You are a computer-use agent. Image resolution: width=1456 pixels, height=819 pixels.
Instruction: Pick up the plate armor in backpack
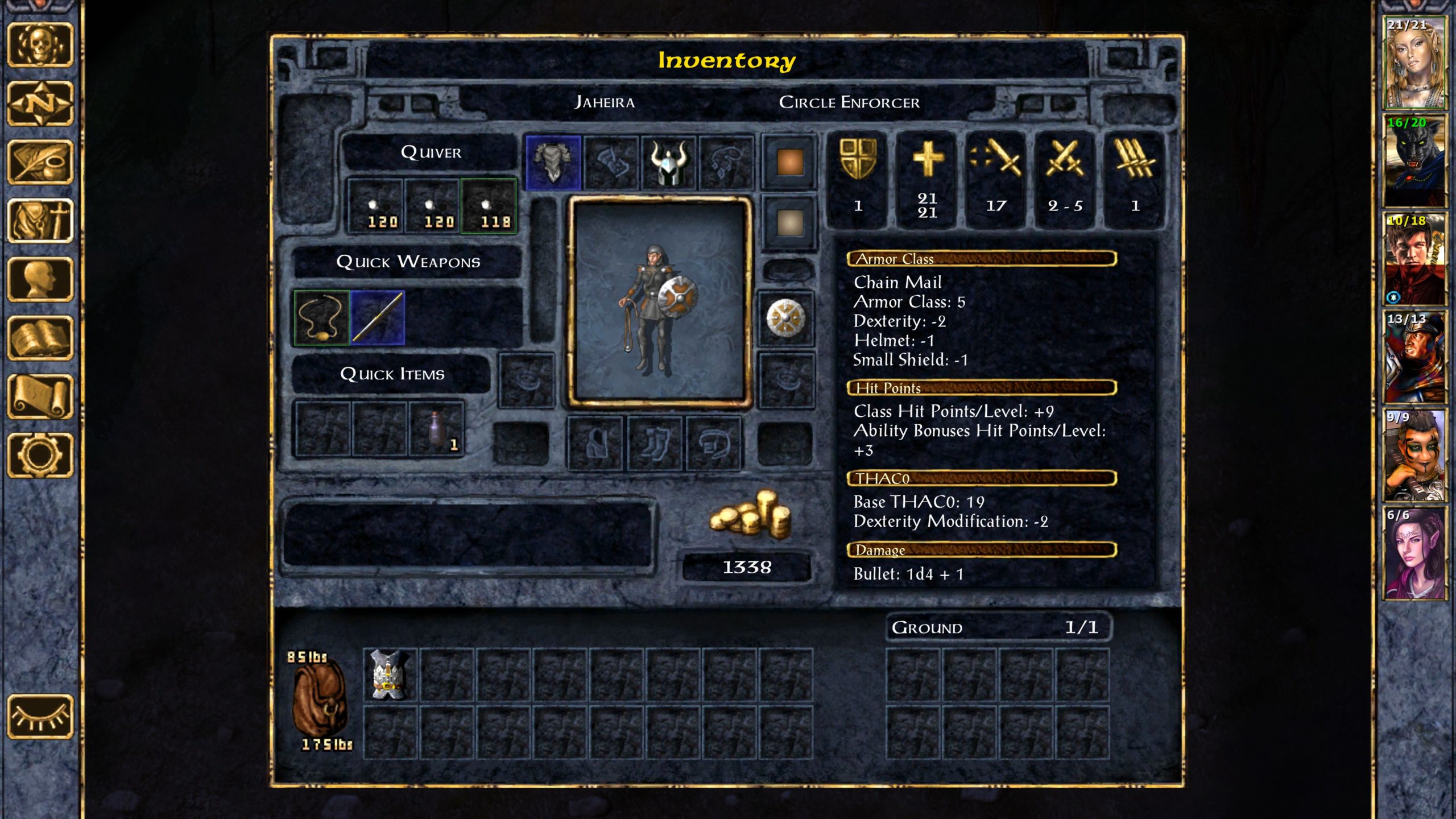(390, 675)
